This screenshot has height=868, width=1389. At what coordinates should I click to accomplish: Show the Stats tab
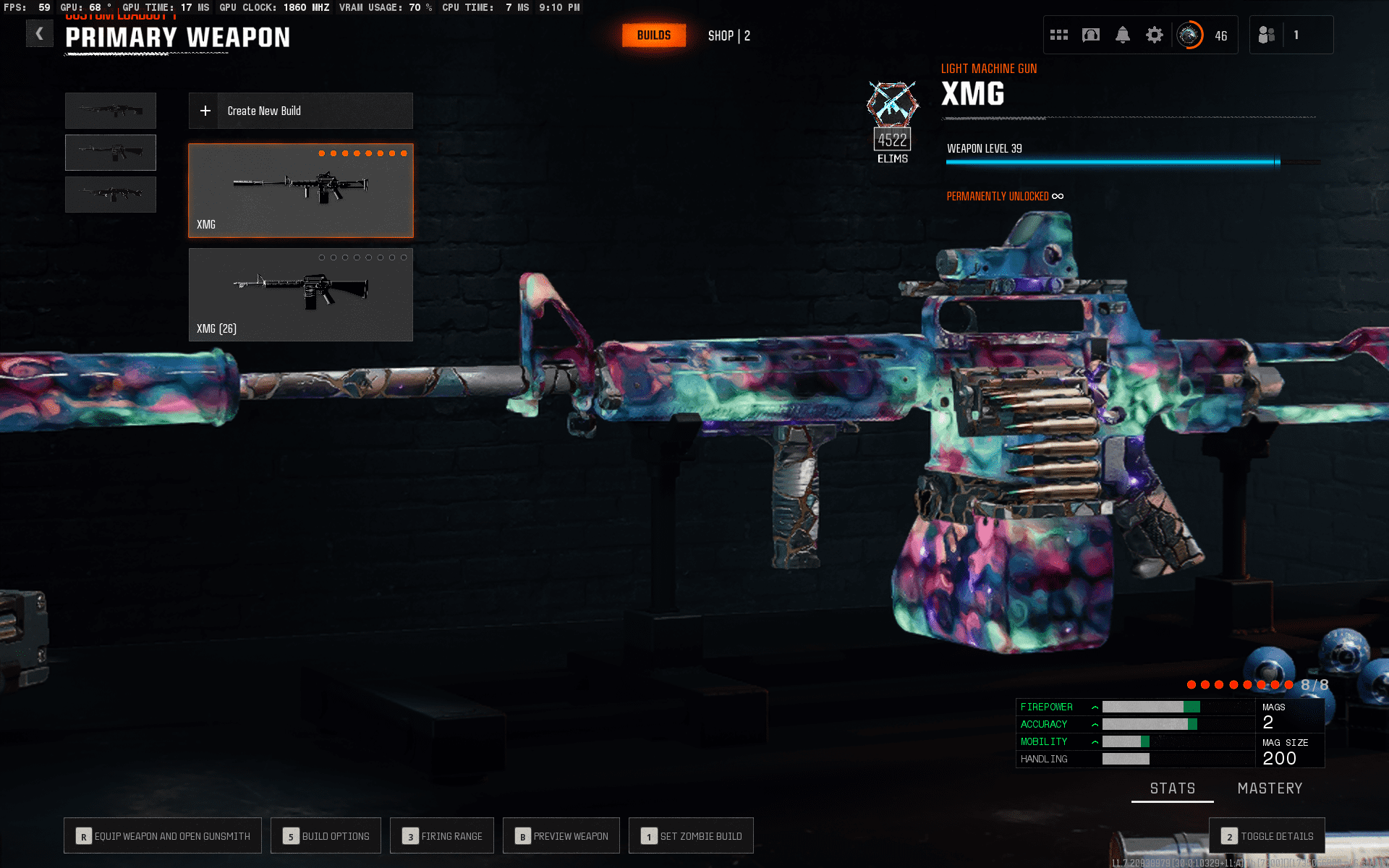click(1172, 788)
